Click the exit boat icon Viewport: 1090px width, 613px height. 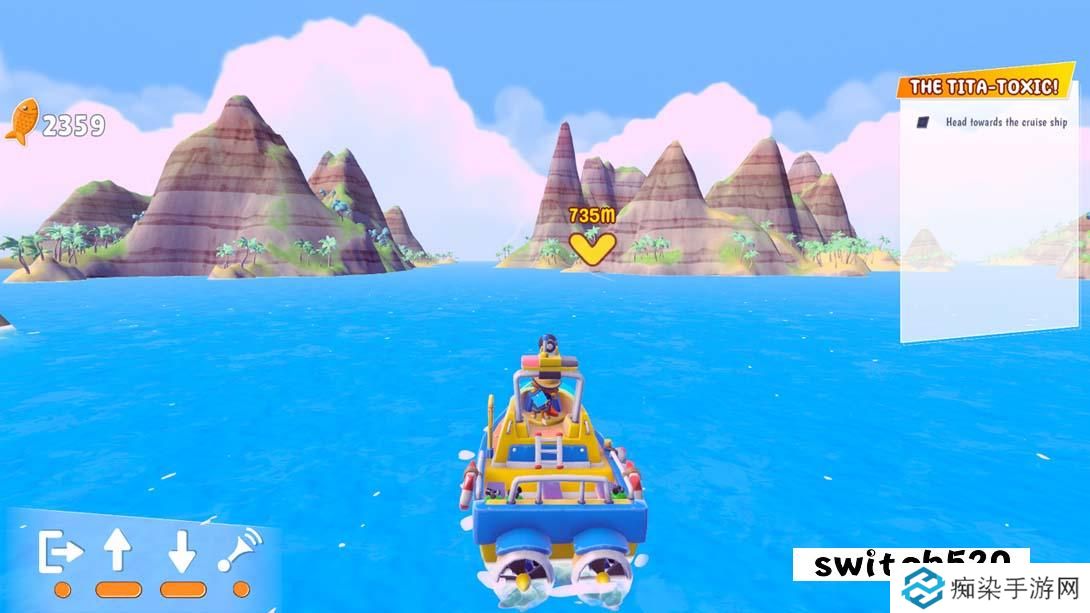click(x=60, y=551)
